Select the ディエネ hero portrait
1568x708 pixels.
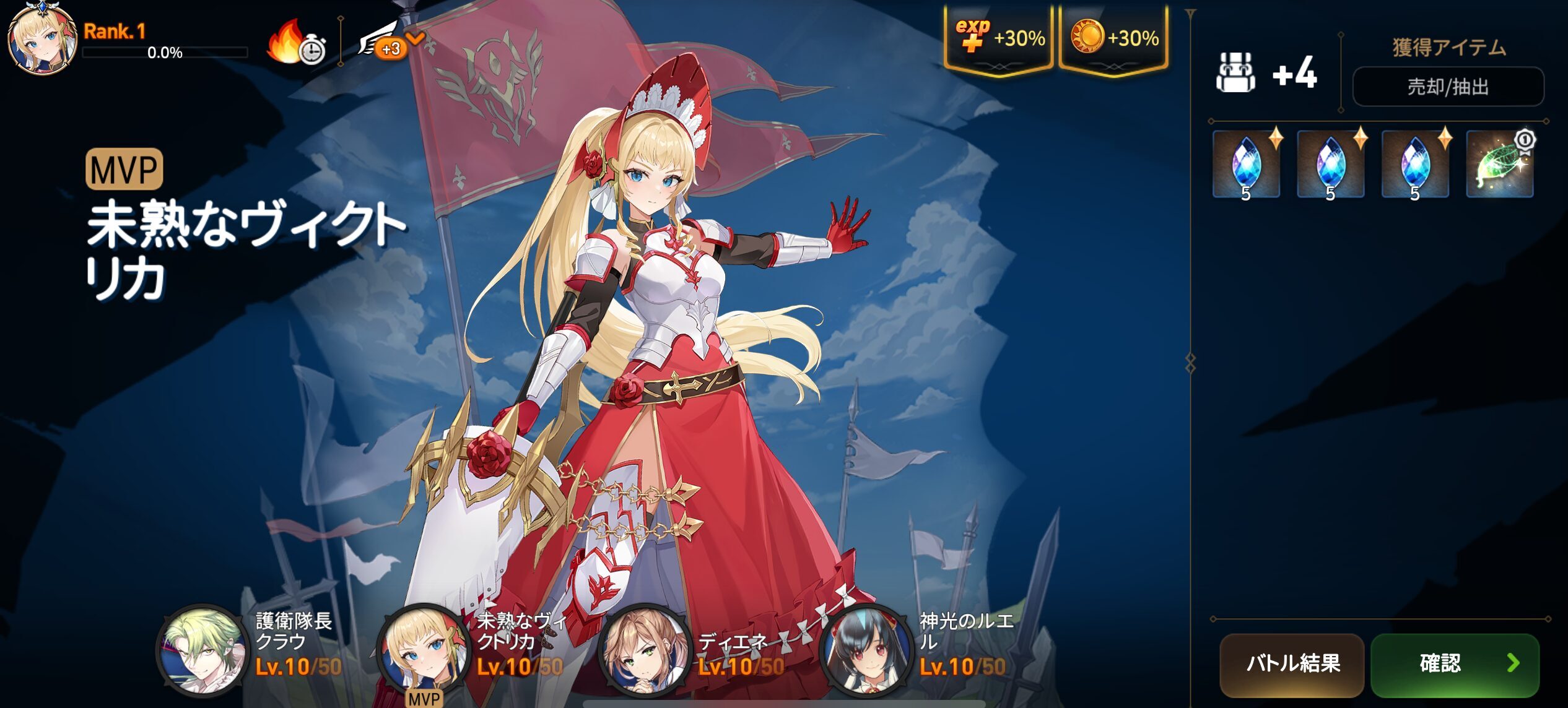point(643,649)
